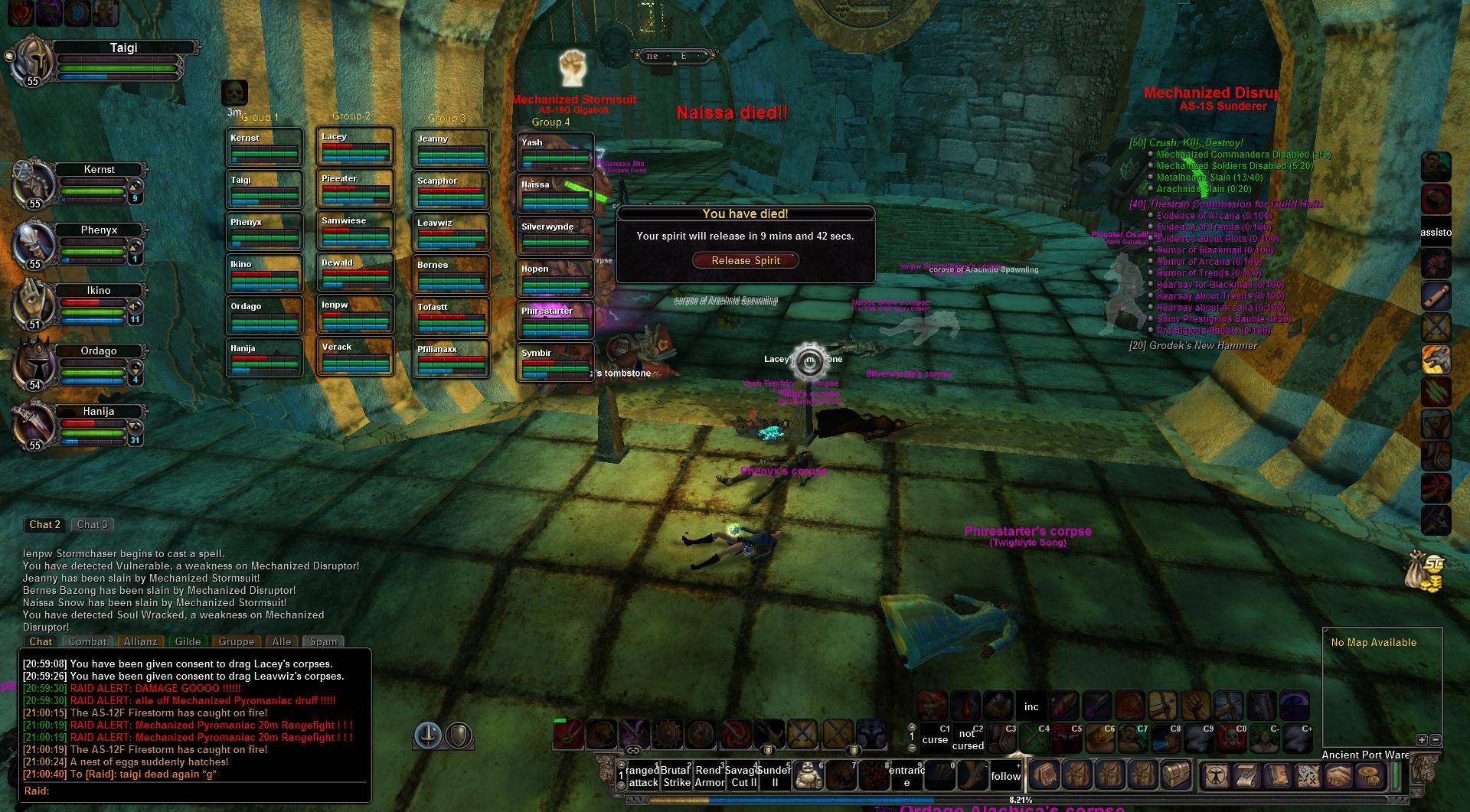Show the Gilde chat tab
This screenshot has width=1470, height=812.
[188, 641]
